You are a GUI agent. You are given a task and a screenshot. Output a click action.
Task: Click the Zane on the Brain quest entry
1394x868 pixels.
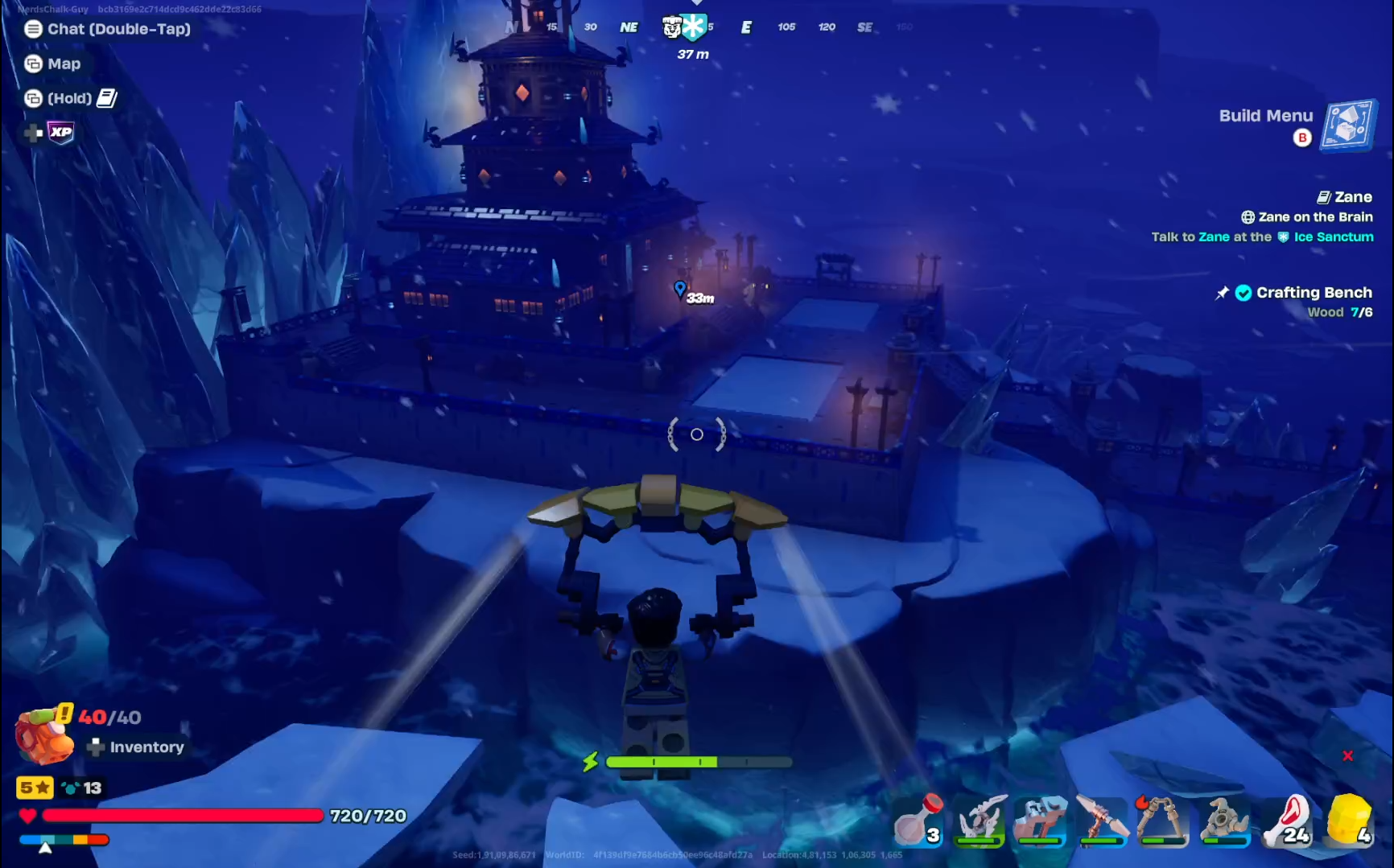(x=1314, y=216)
